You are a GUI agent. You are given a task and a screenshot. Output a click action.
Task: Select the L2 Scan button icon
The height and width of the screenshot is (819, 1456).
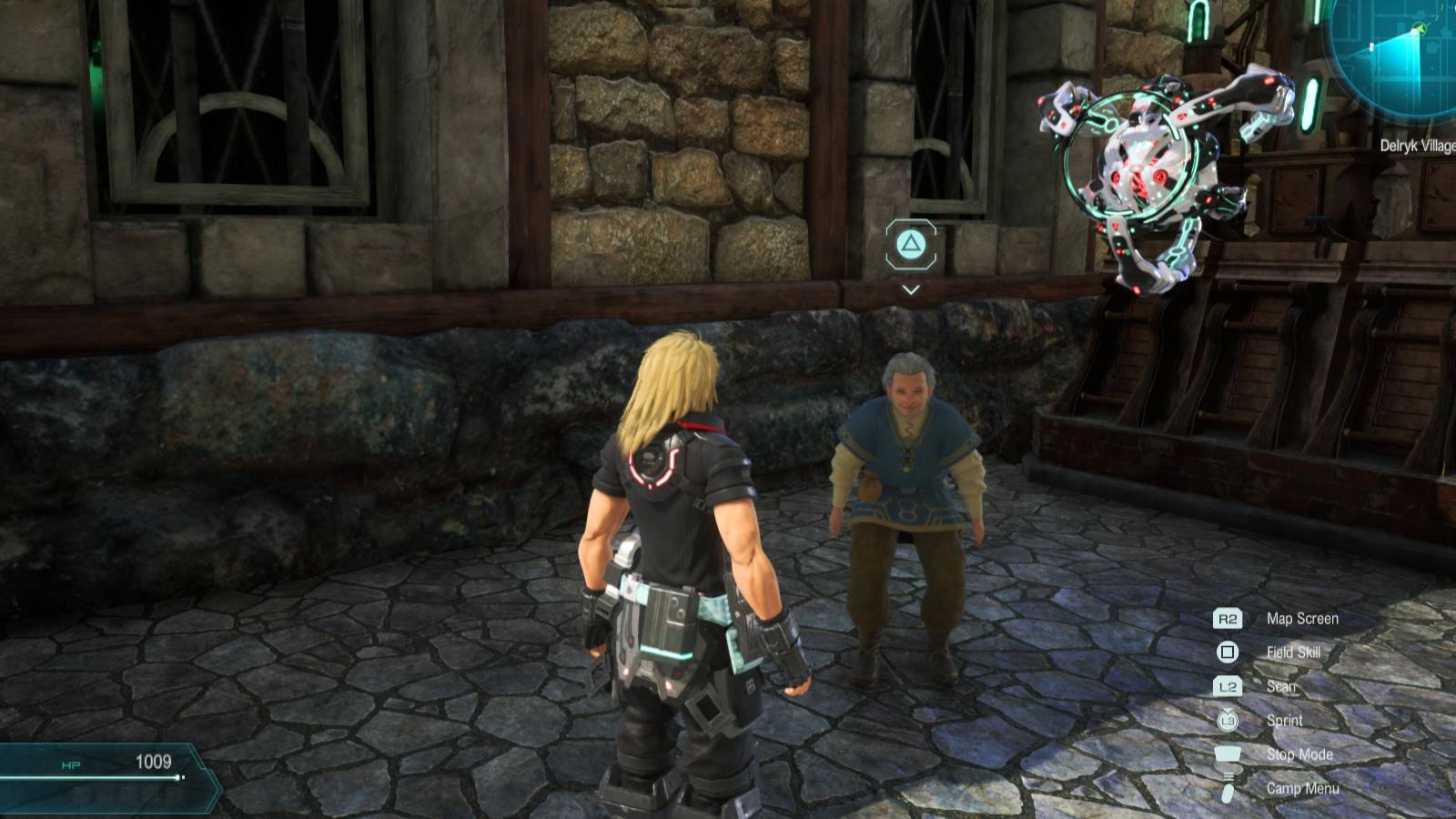1229,686
